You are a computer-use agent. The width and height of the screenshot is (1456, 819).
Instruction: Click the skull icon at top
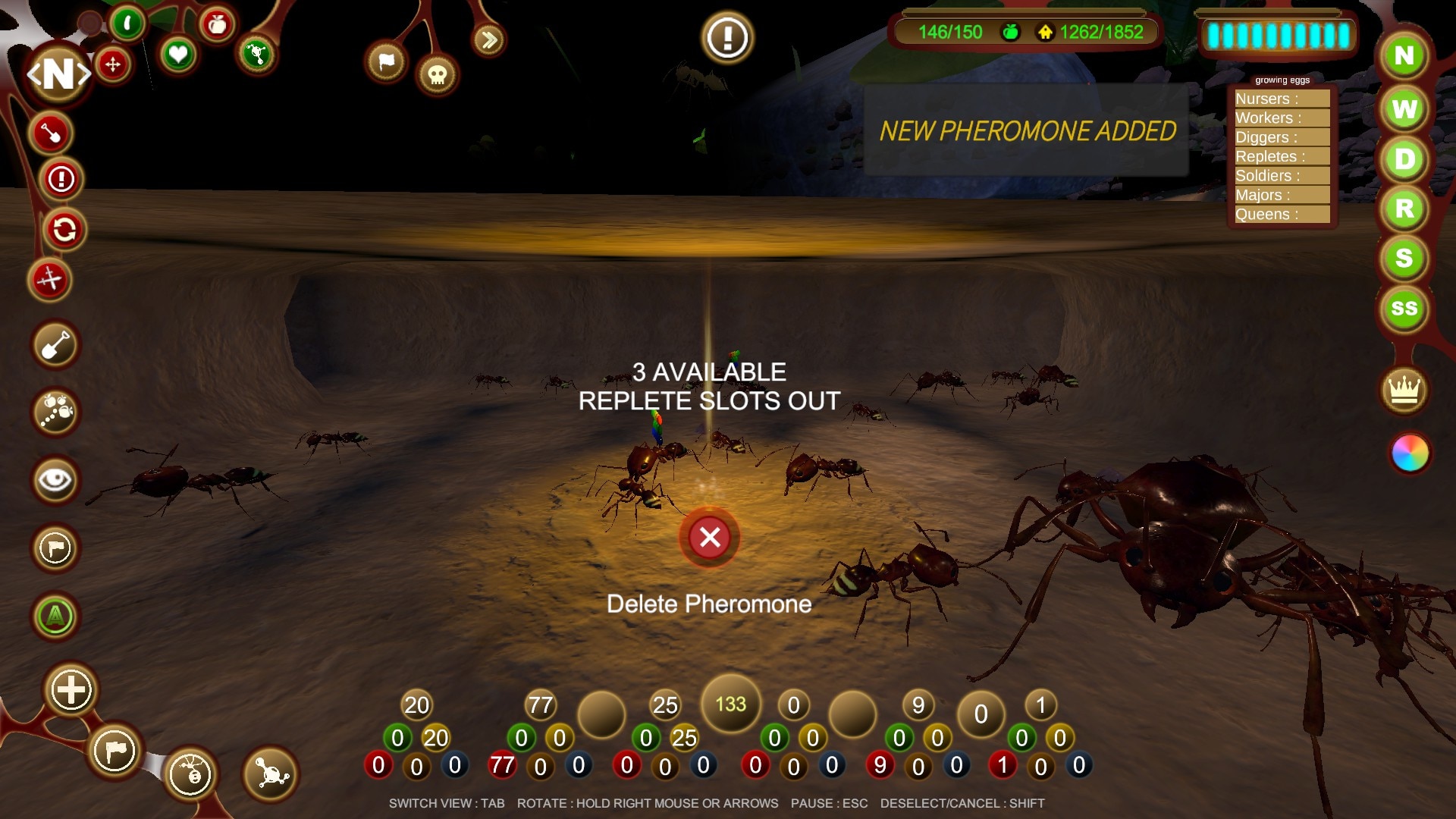pyautogui.click(x=438, y=74)
